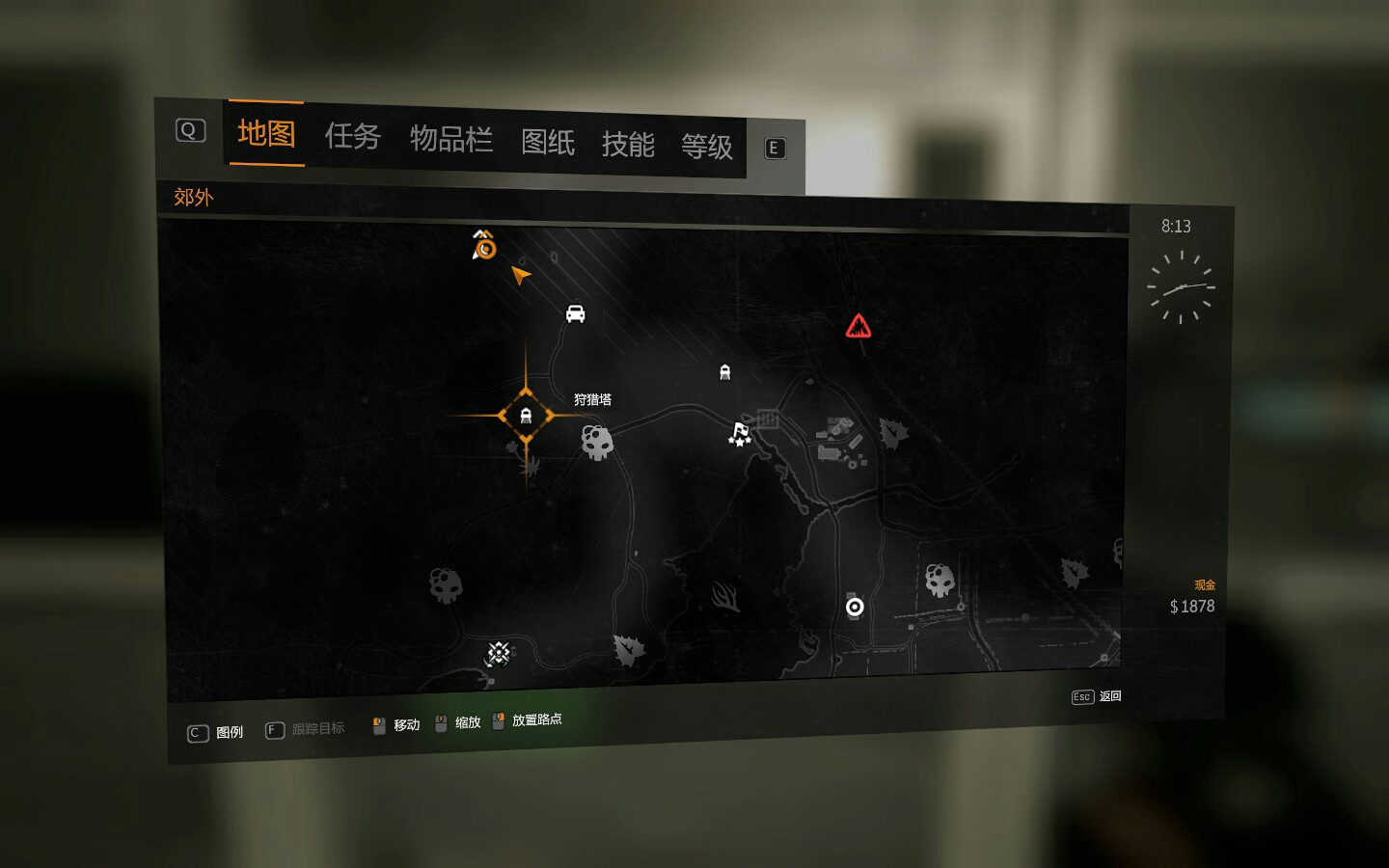Click the highlighted 狩猎塔 hunting tower marker
This screenshot has width=1389, height=868.
point(526,416)
